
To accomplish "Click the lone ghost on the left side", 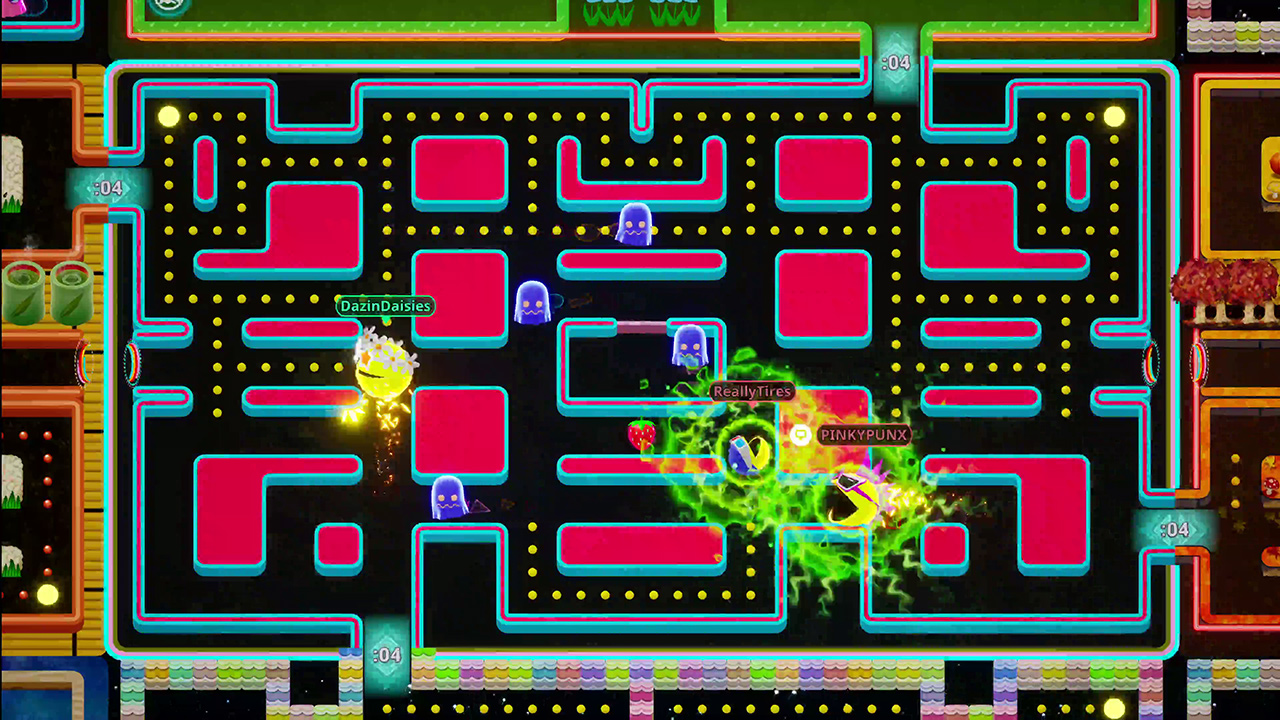I will pos(450,497).
